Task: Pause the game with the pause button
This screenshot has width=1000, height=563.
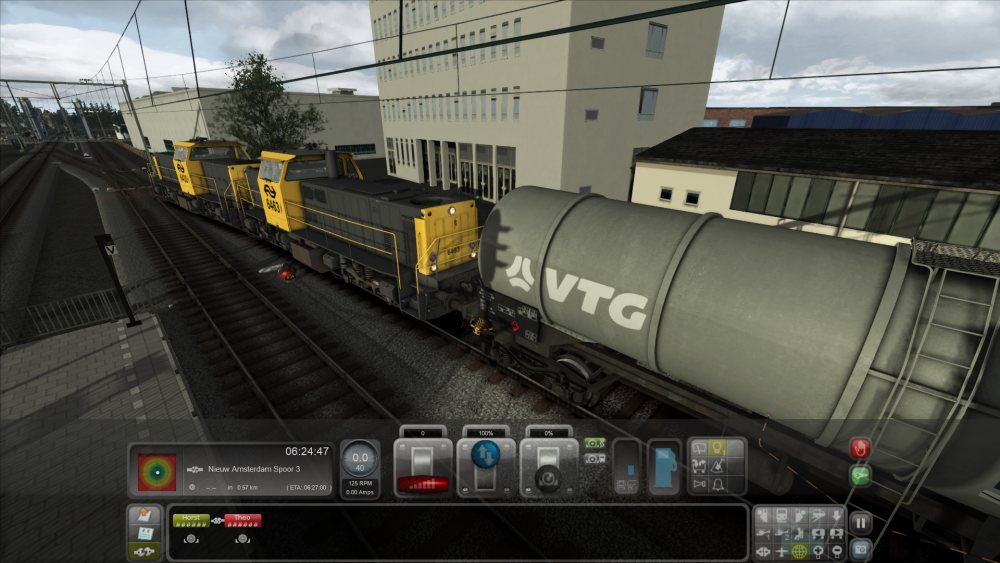Action: [x=860, y=521]
